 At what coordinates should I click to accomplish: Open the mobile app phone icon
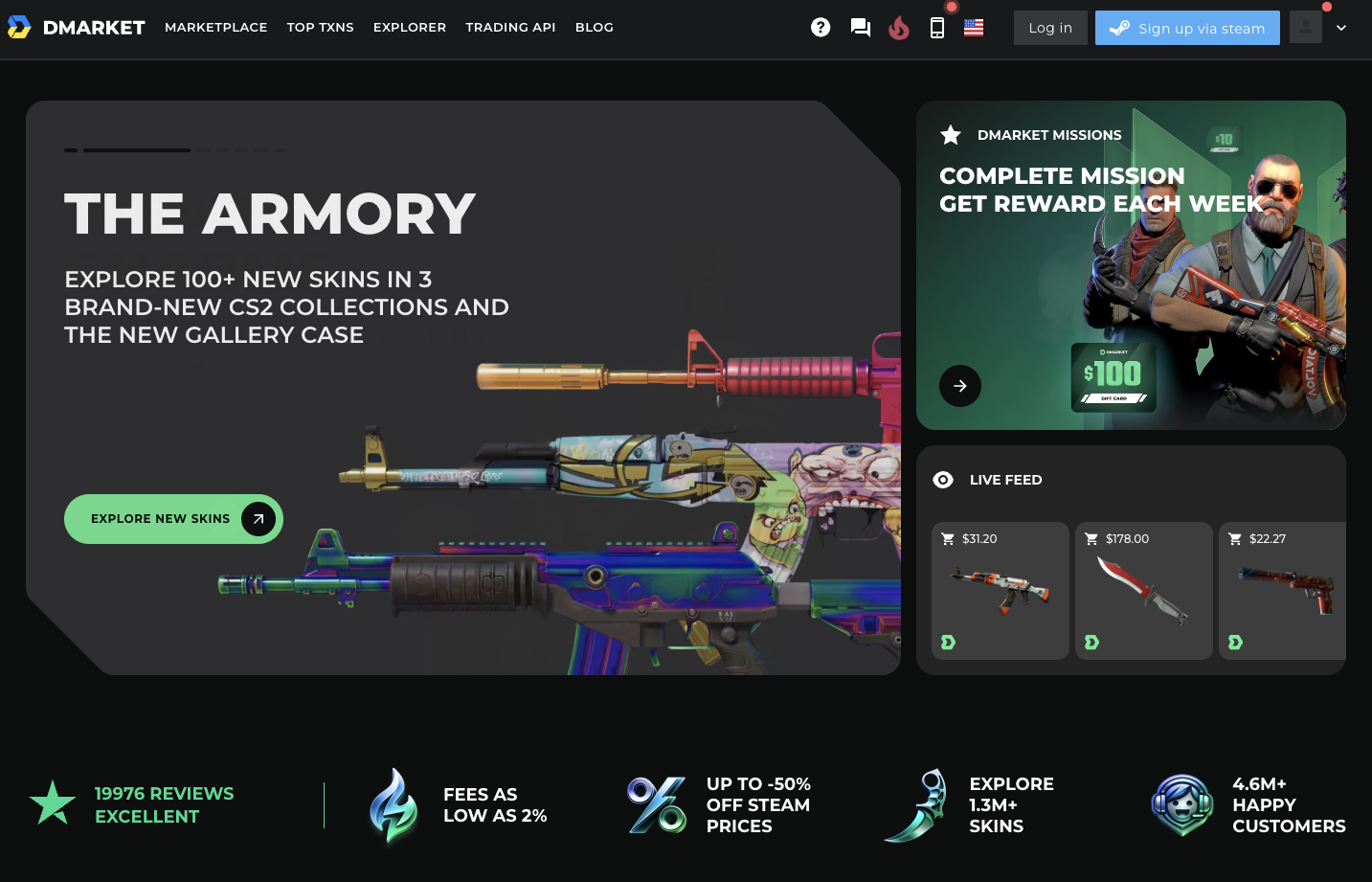point(937,28)
